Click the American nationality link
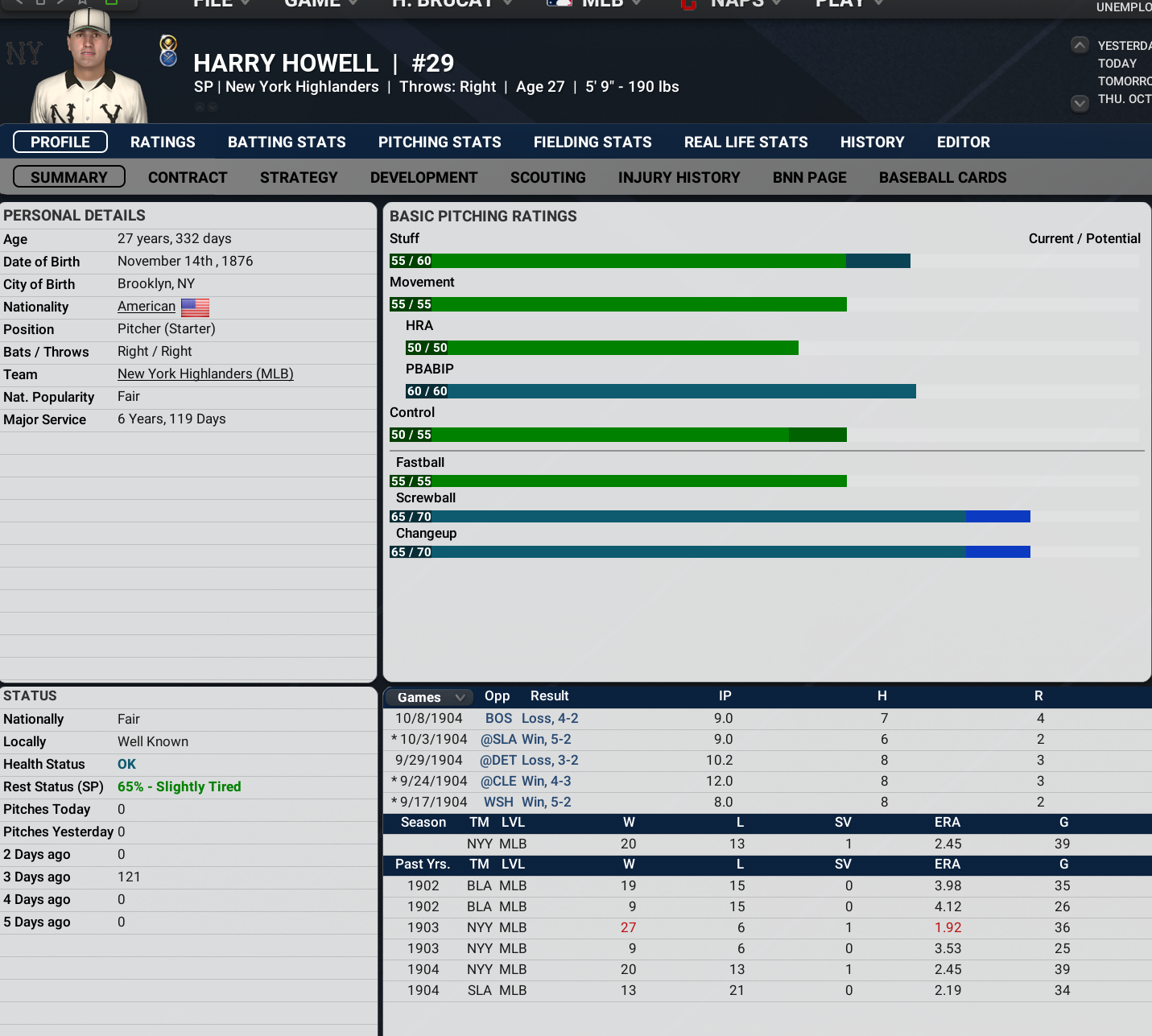Viewport: 1152px width, 1036px height. pos(146,307)
